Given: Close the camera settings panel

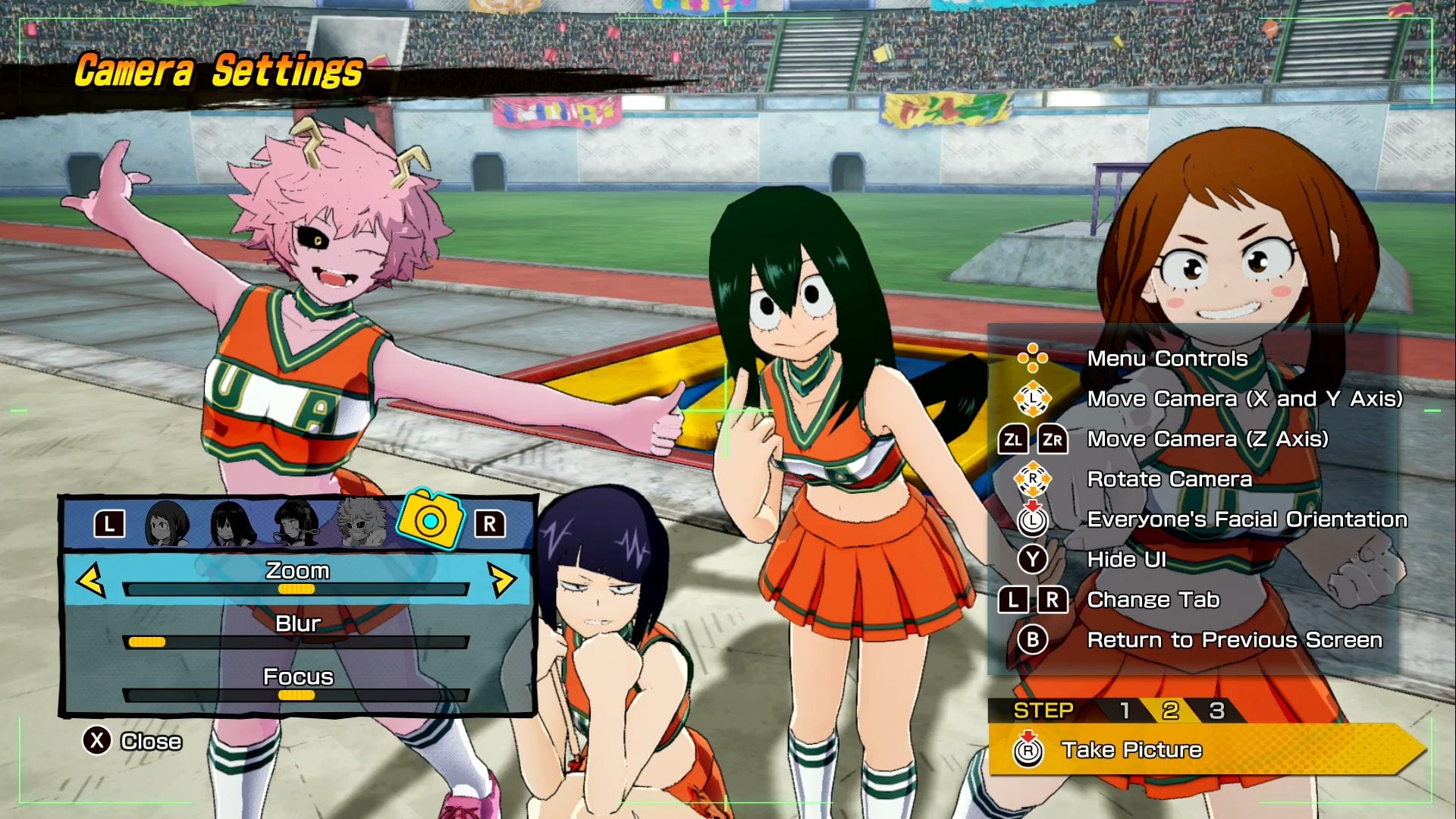Looking at the screenshot, I should coord(133,741).
